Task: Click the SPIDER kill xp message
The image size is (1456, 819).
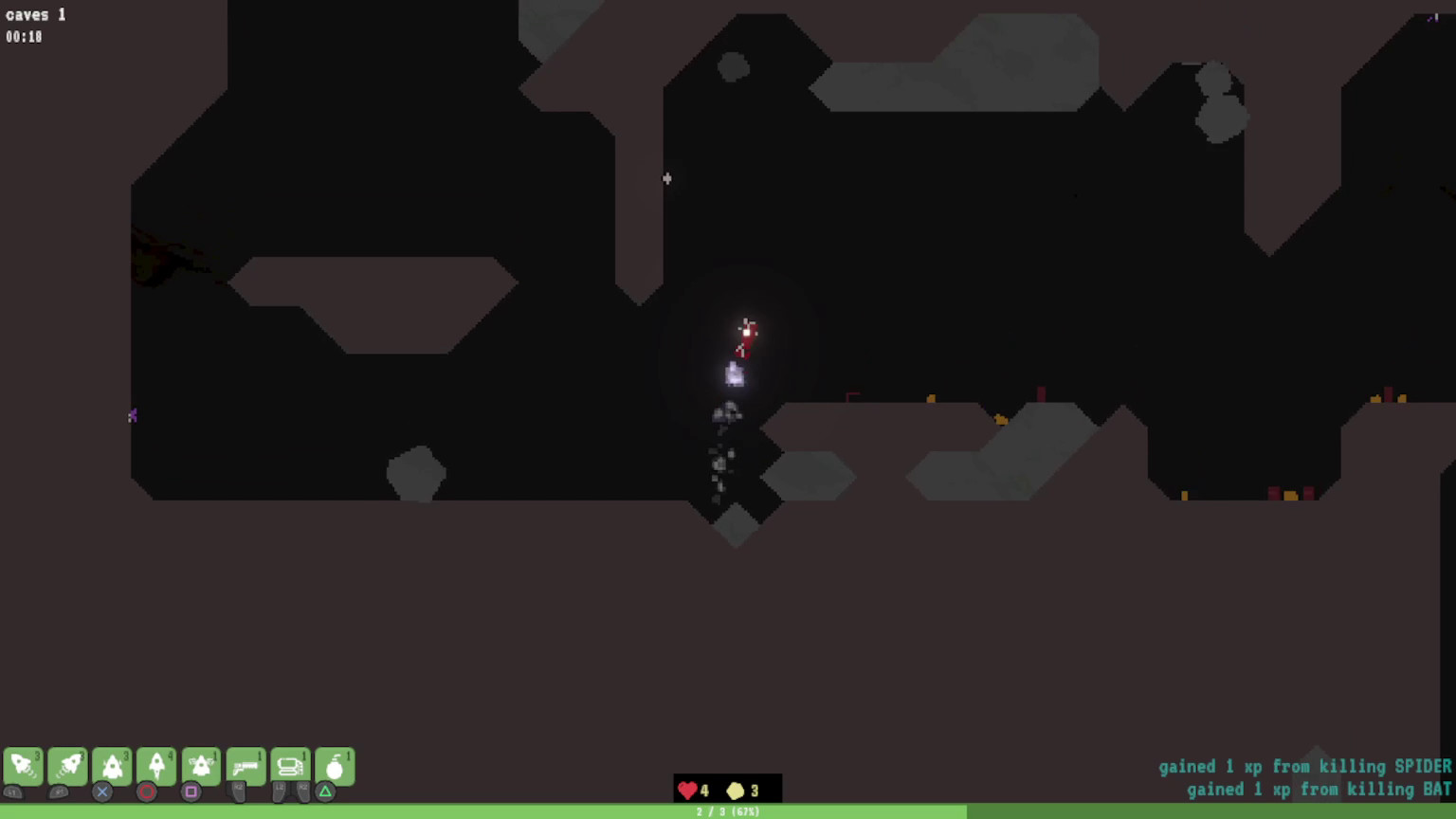Action: [x=1306, y=766]
